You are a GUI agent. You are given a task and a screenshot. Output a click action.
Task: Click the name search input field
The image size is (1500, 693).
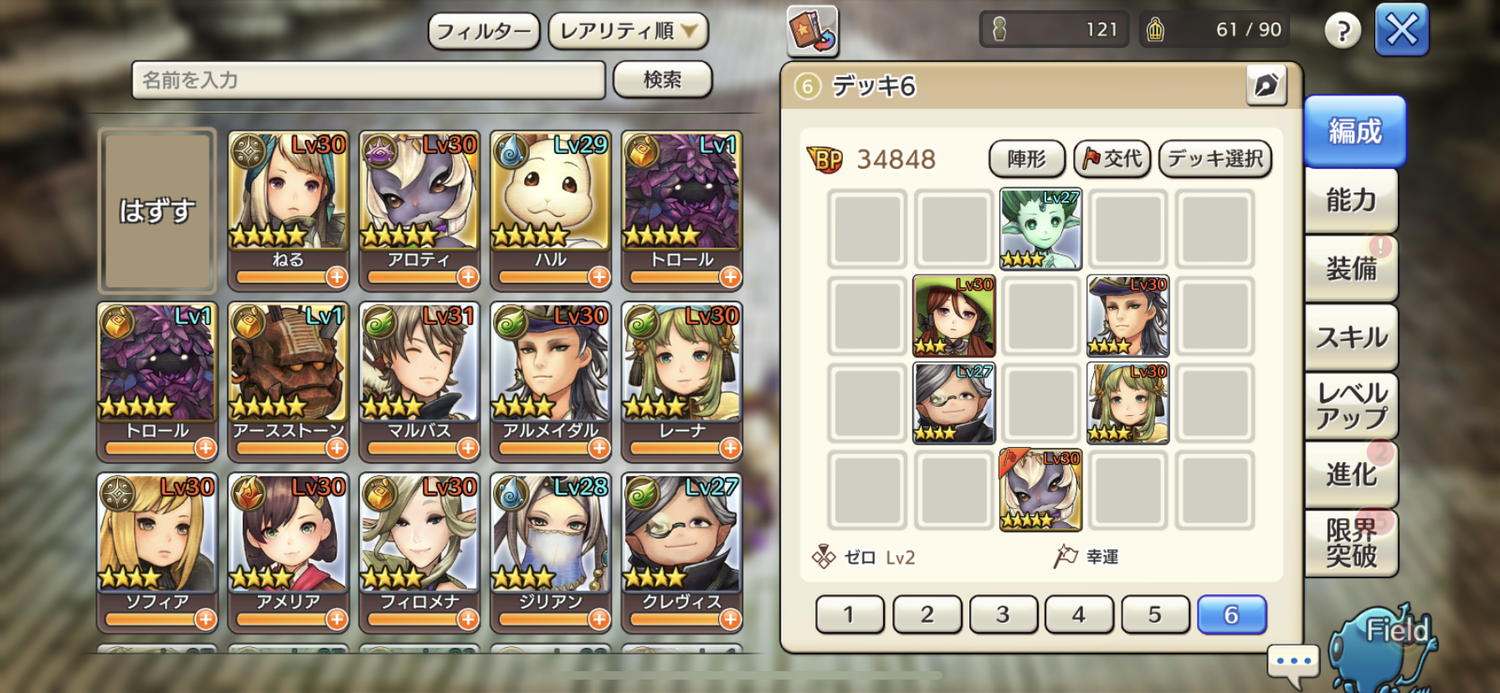(368, 80)
